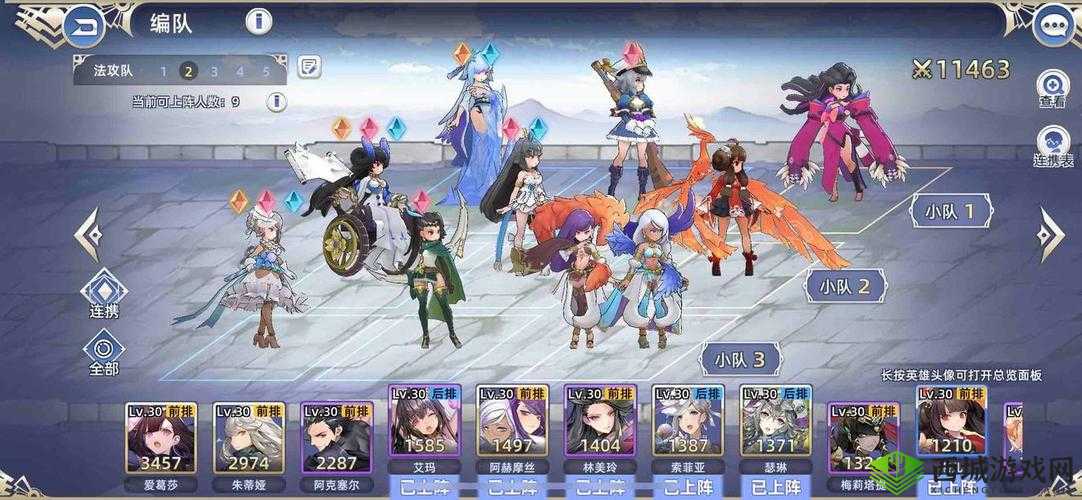Screen dimensions: 1082x500
Task: Pick hero 阿克塞尔 portrait
Action: click(336, 437)
